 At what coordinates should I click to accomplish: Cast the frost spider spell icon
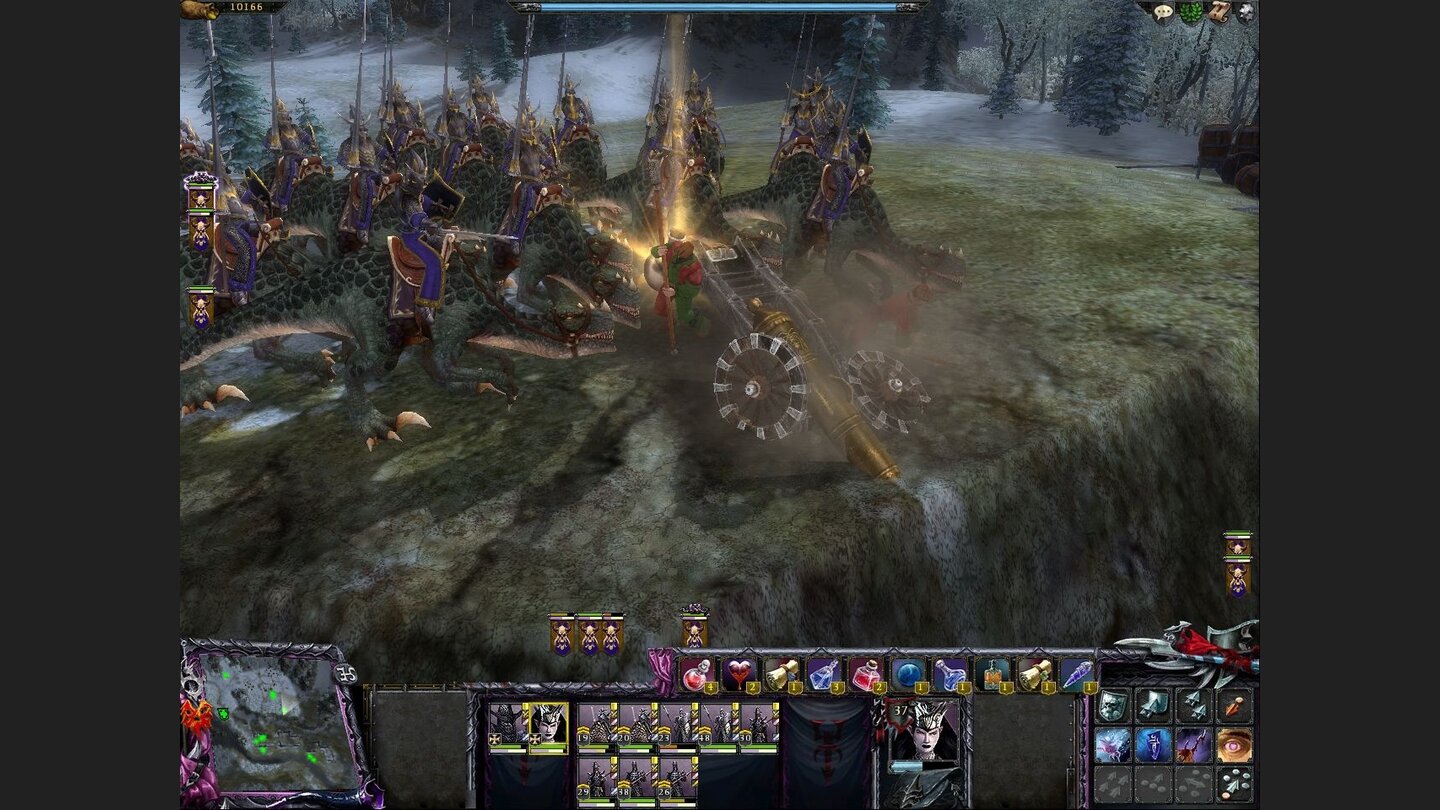tap(1113, 745)
